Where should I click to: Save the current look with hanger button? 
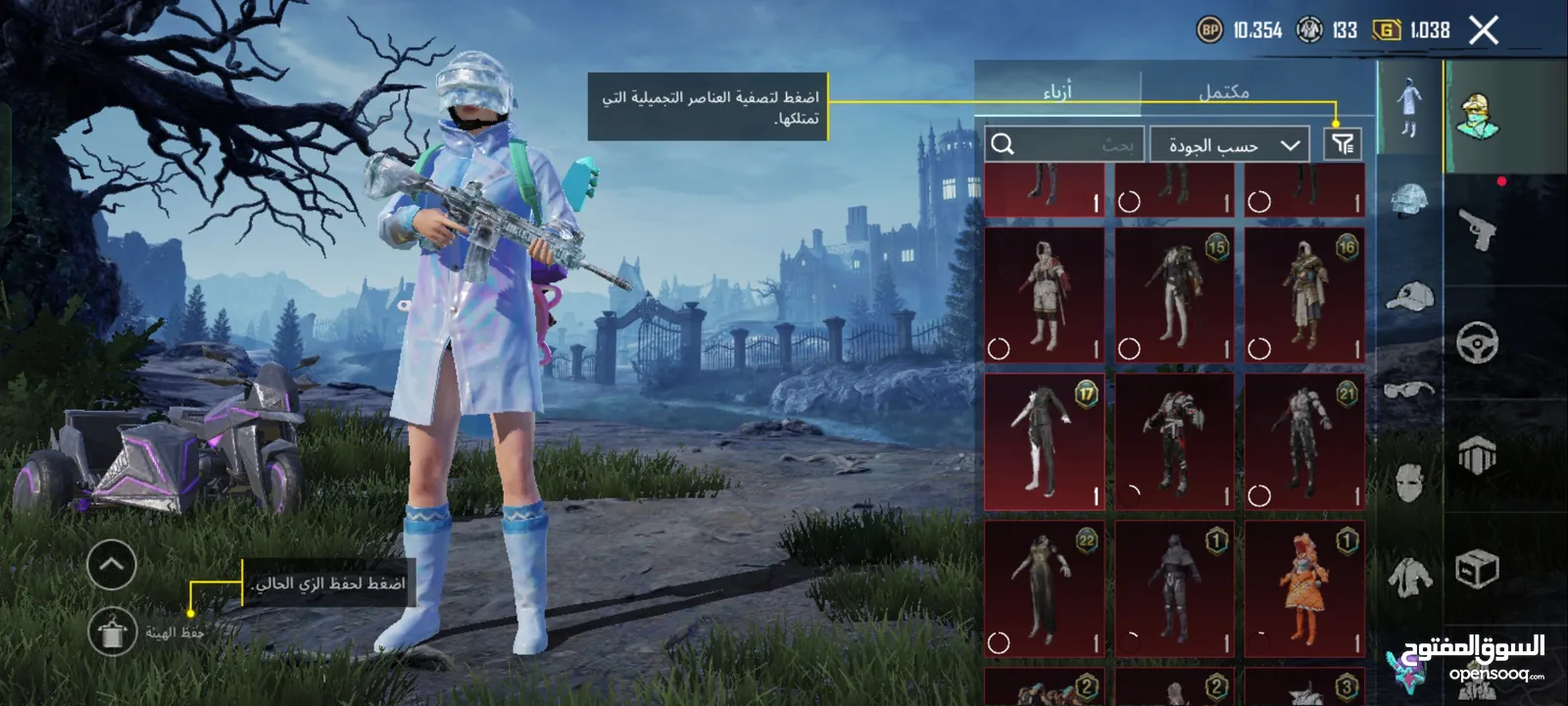click(x=113, y=632)
